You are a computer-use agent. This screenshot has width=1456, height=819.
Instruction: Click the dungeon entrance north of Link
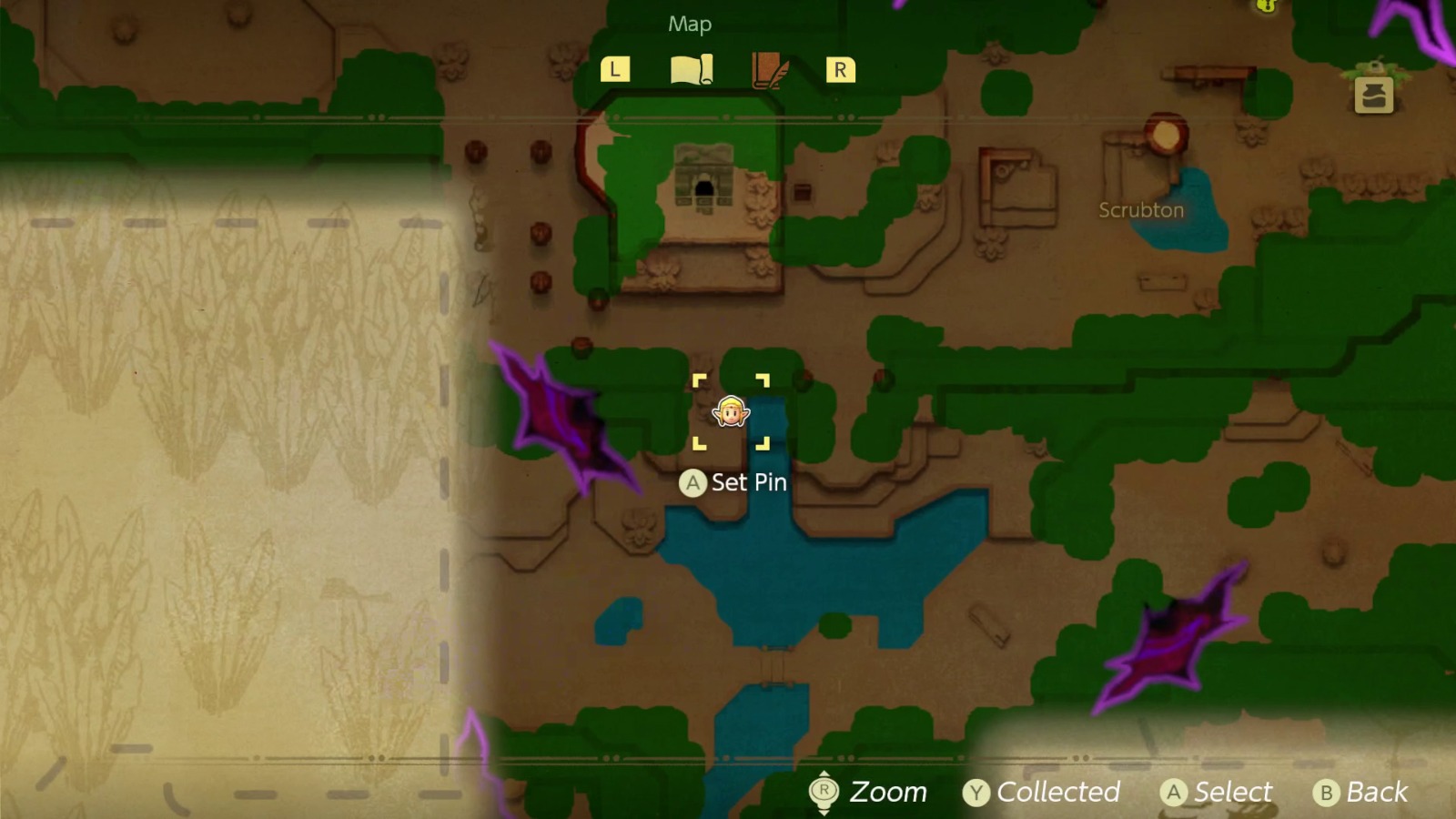click(x=705, y=182)
